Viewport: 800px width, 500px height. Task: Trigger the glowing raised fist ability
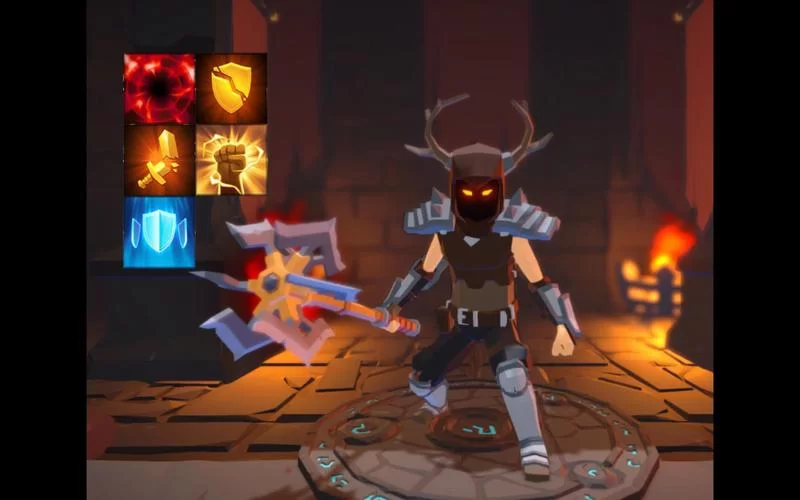pyautogui.click(x=231, y=160)
